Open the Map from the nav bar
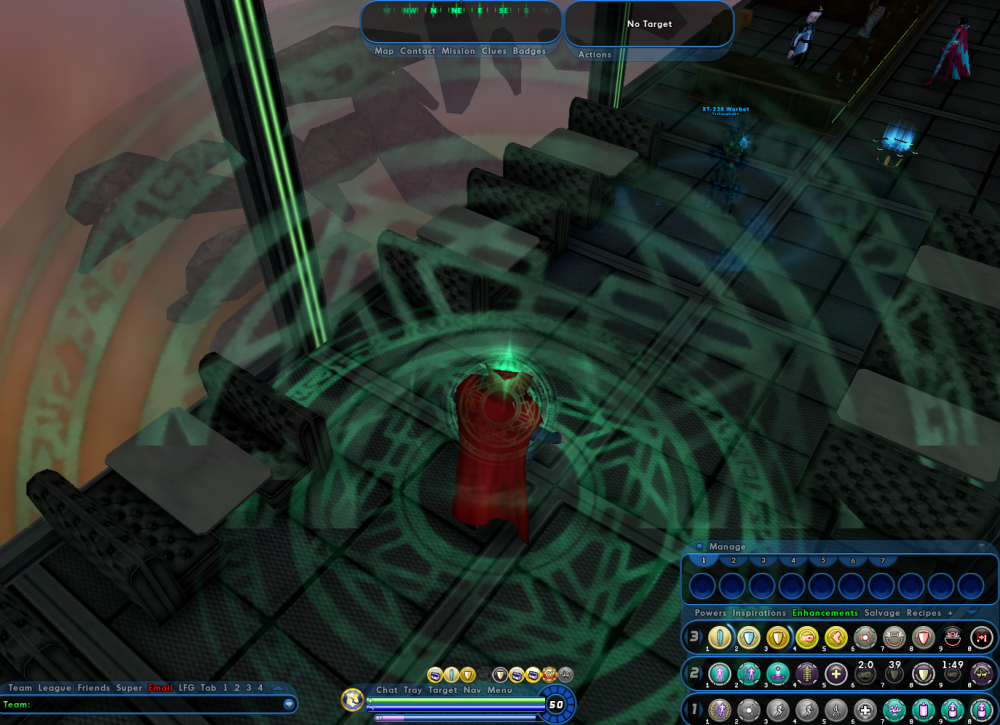The width and height of the screenshot is (1000, 725). coord(384,51)
